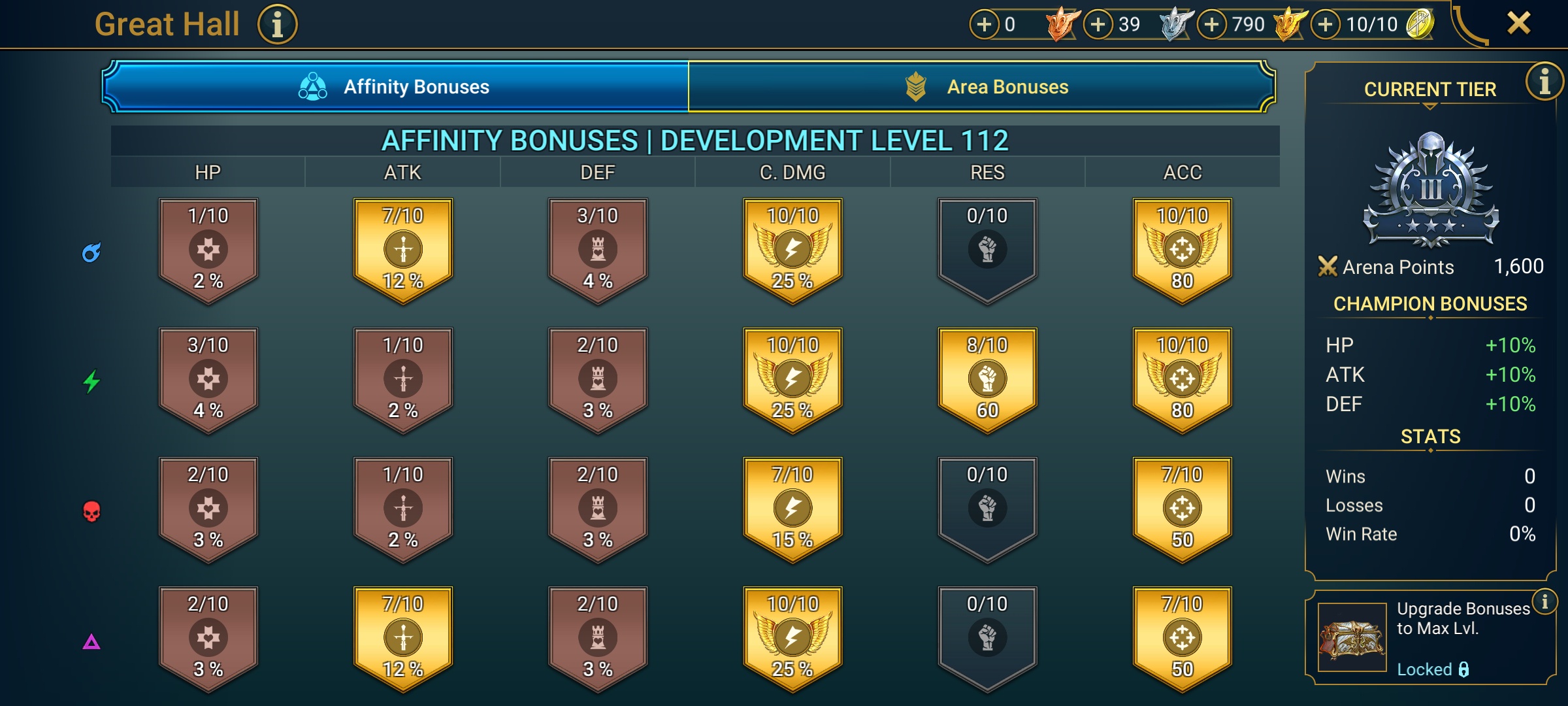
Task: Select the Void affinity ATK 7/10 bonus
Action: click(x=403, y=637)
